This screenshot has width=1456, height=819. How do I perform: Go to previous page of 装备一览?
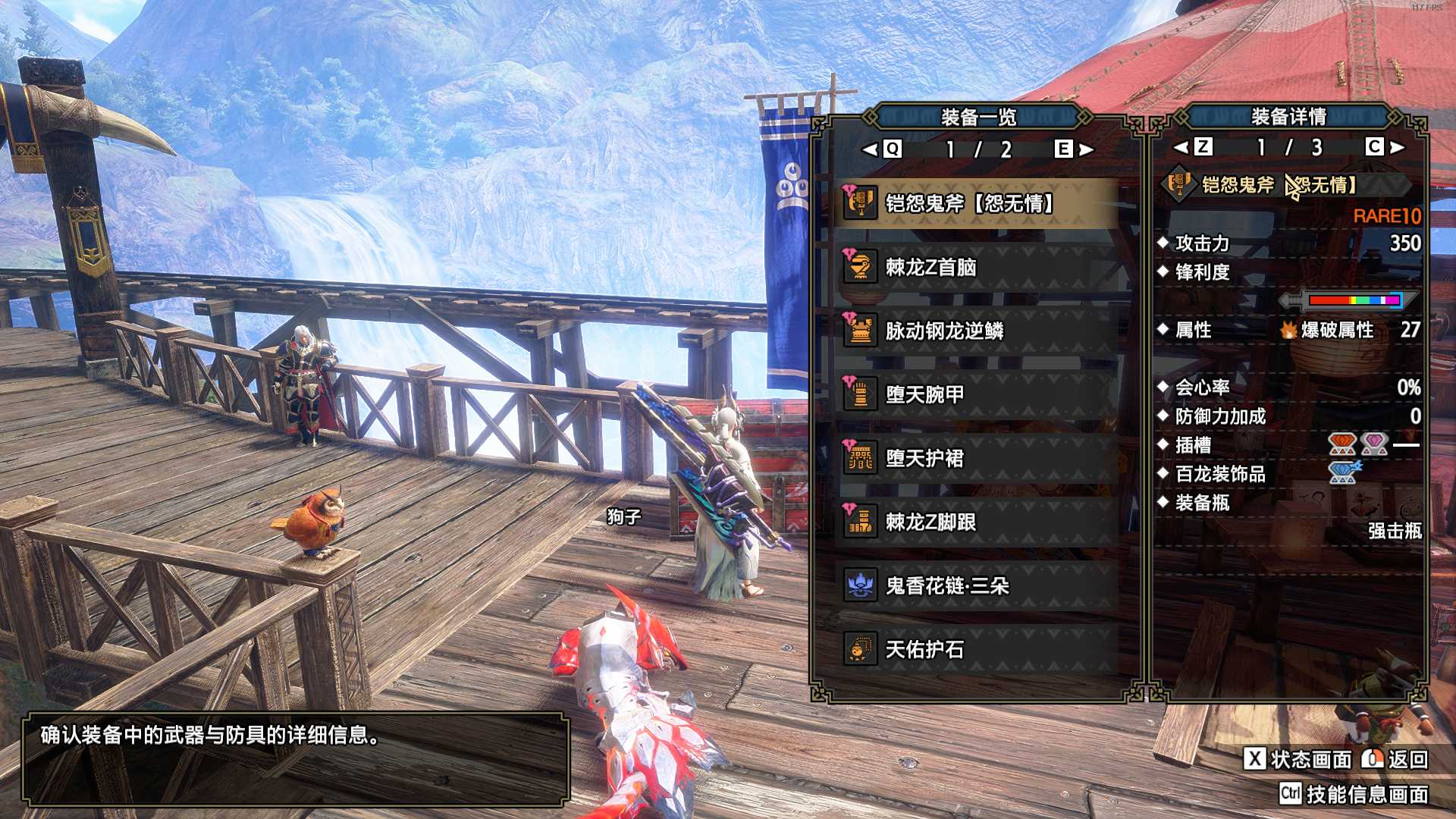[883, 149]
